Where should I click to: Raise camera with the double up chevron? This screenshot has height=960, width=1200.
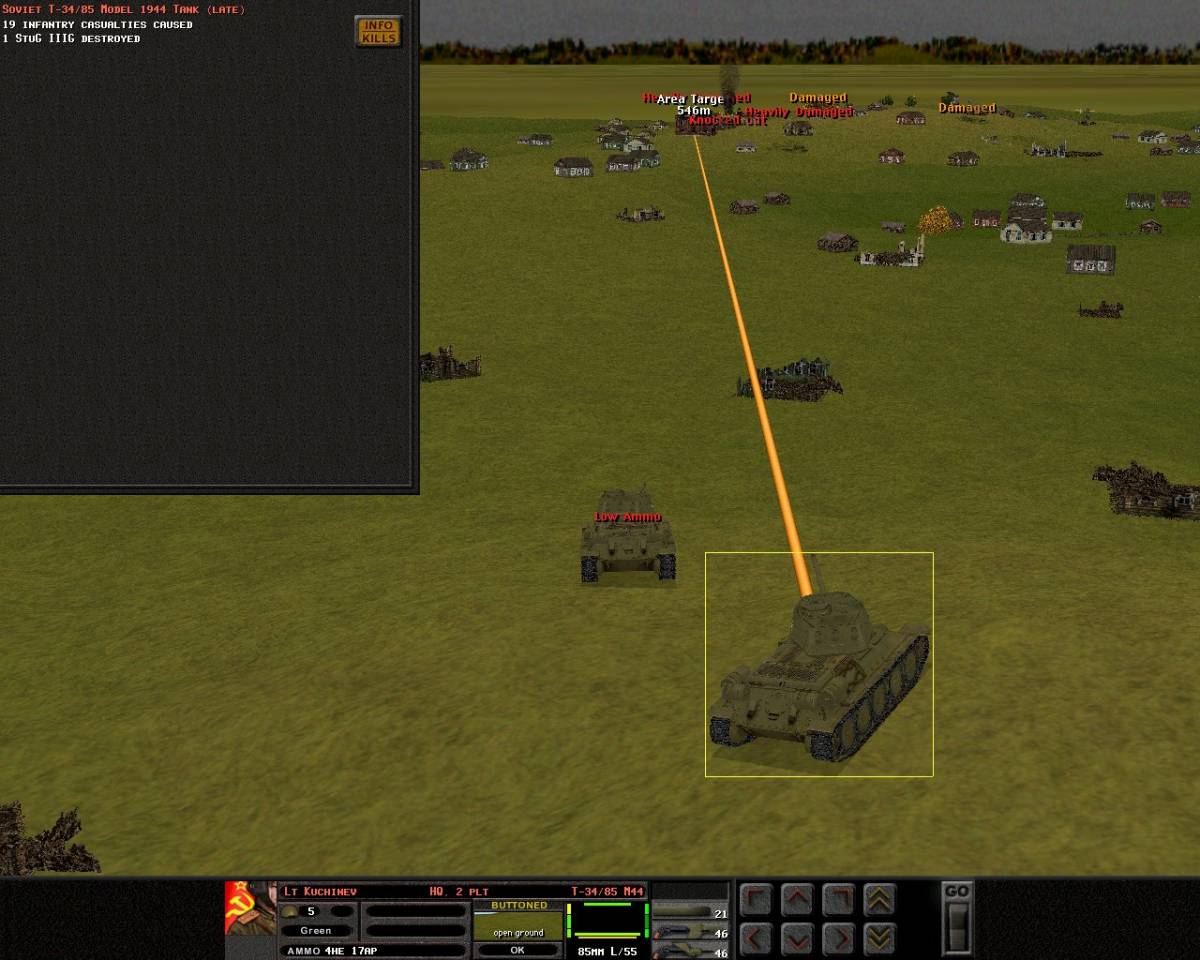(x=879, y=900)
